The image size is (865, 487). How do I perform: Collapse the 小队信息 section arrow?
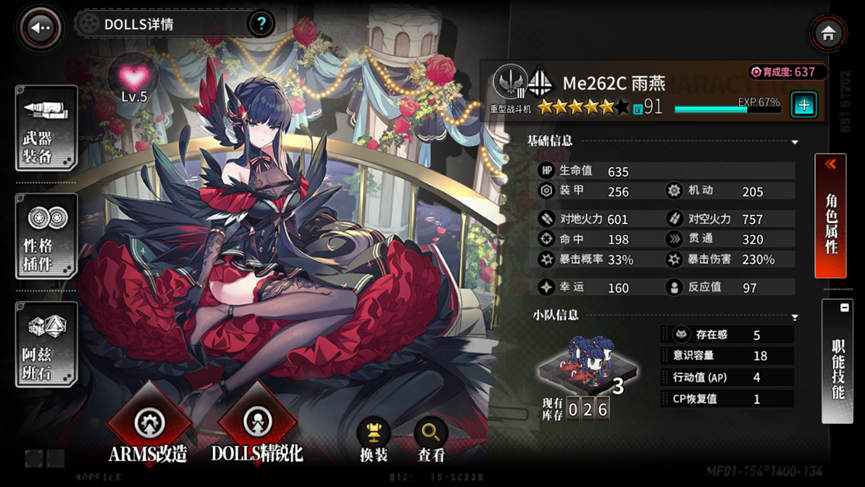[x=795, y=317]
